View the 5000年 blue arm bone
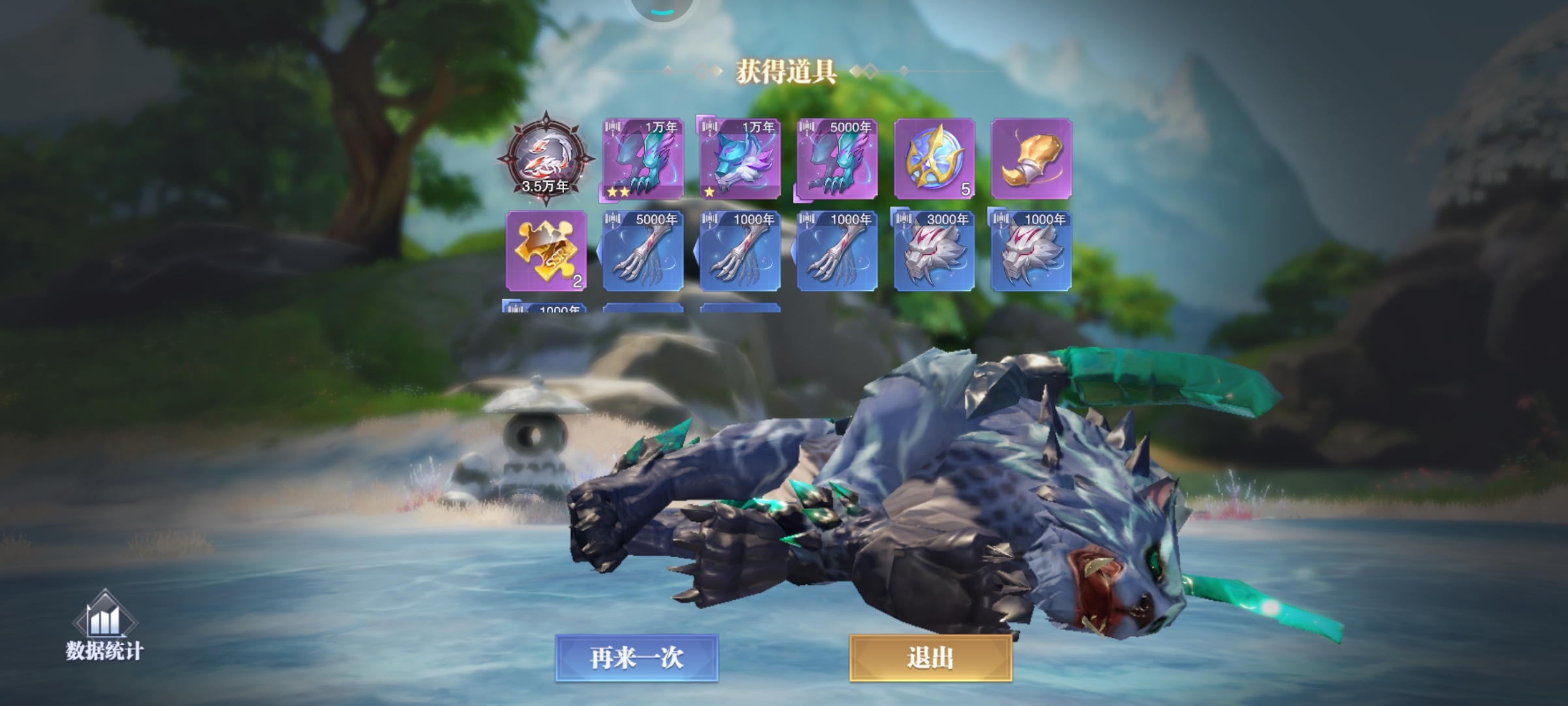Image resolution: width=1568 pixels, height=706 pixels. 643,251
